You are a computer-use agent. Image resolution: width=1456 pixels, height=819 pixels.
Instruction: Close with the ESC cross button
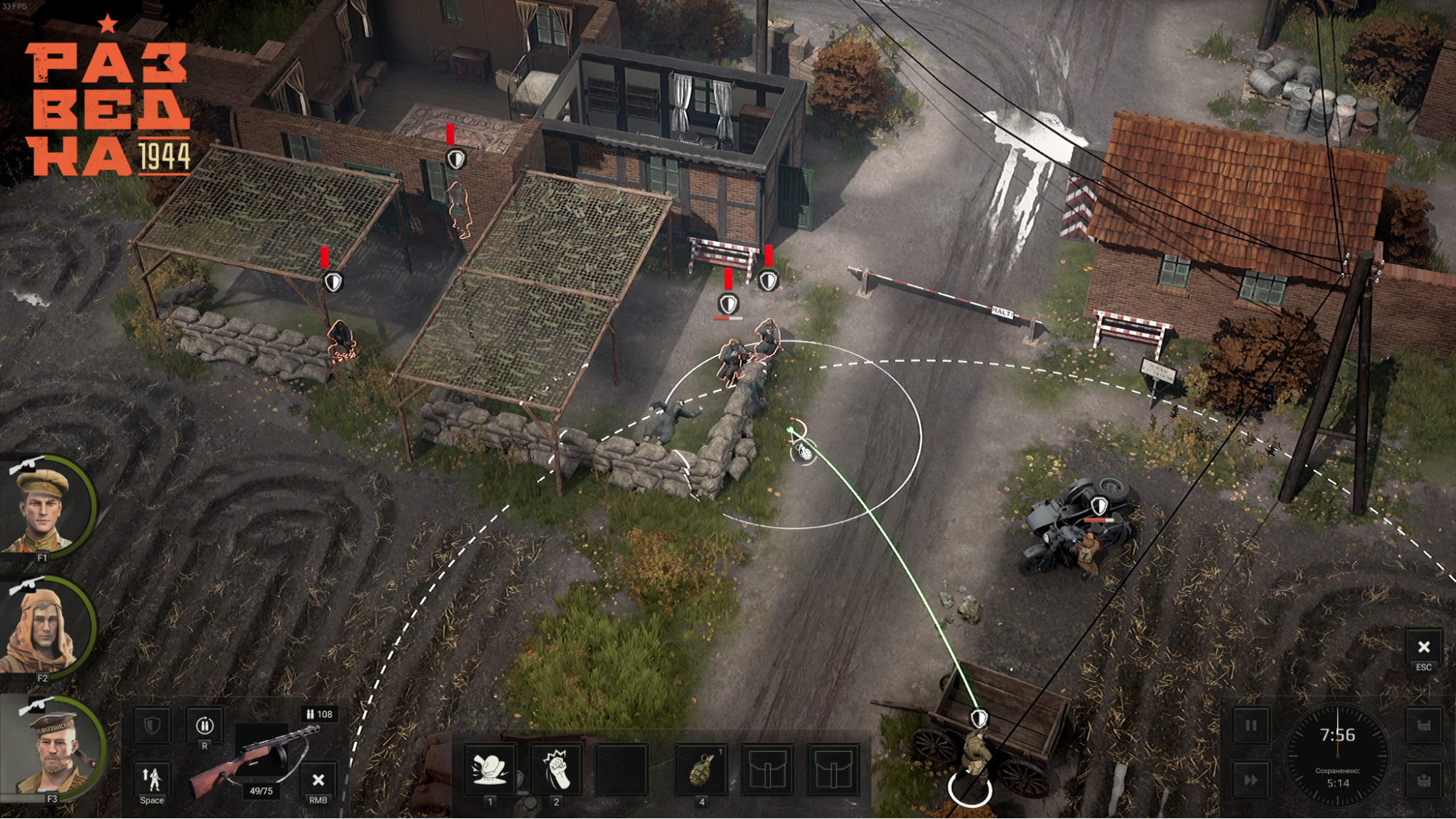point(1423,647)
